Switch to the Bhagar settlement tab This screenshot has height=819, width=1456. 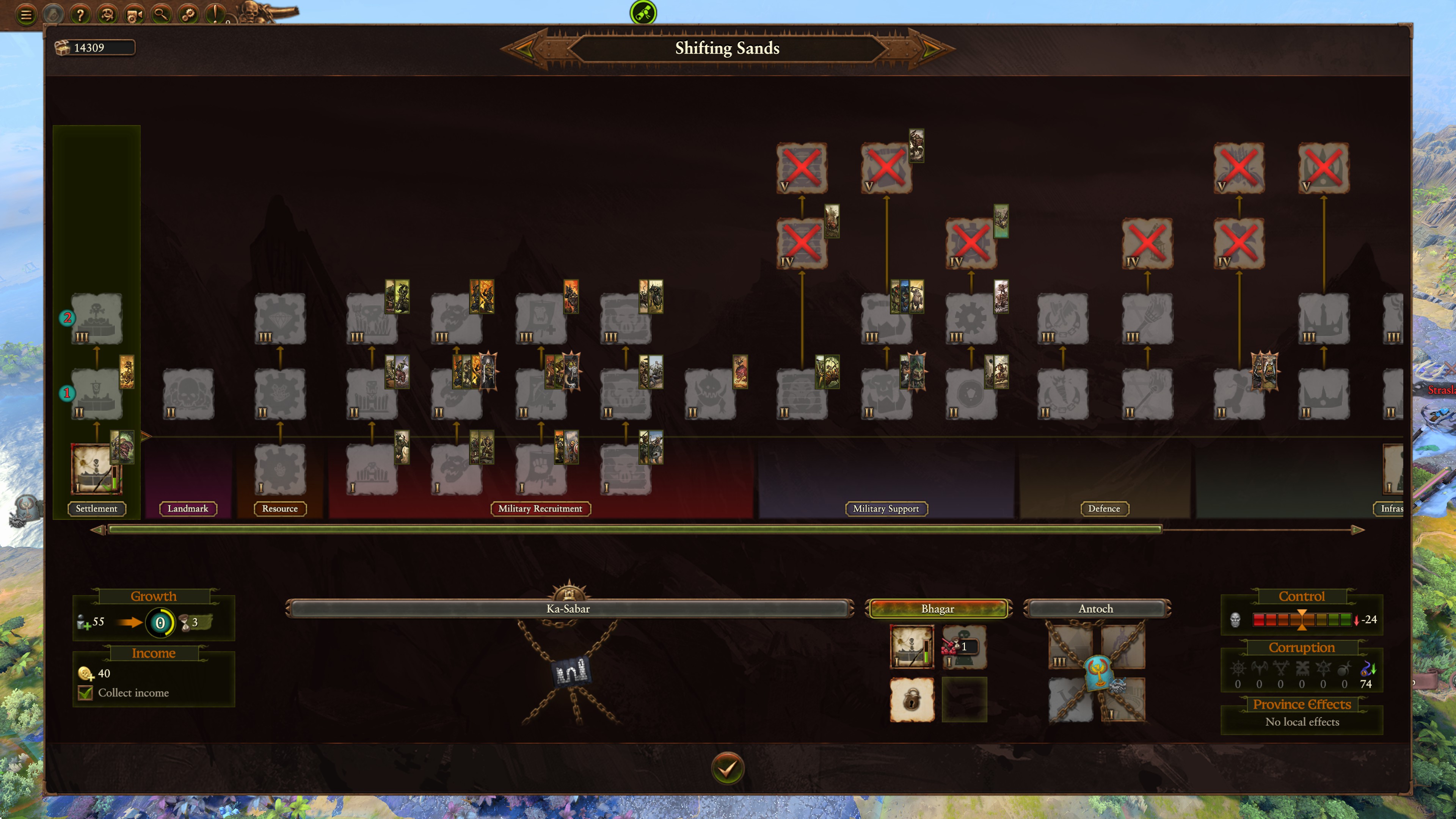tap(938, 609)
